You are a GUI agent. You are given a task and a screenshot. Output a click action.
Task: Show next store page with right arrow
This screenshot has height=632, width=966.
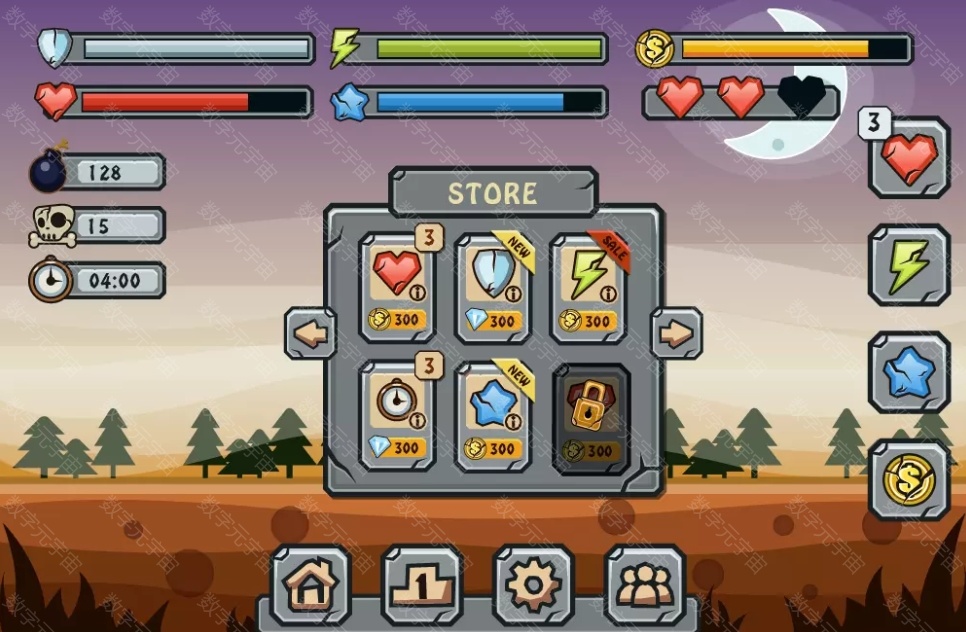coord(676,334)
